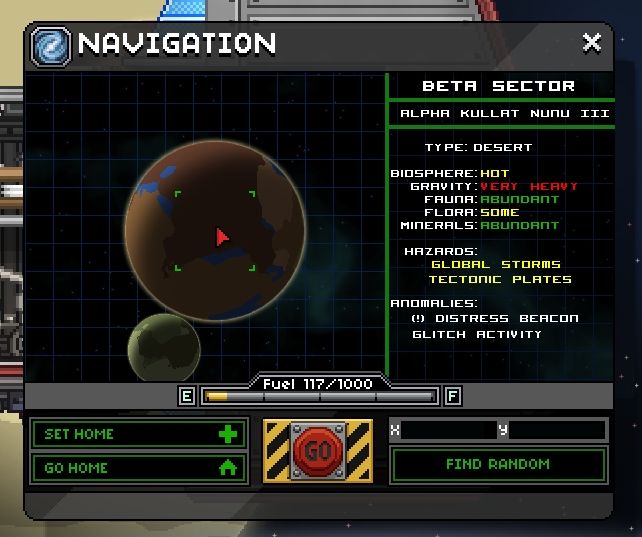Hit the red GO button
This screenshot has width=642, height=537.
point(317,451)
